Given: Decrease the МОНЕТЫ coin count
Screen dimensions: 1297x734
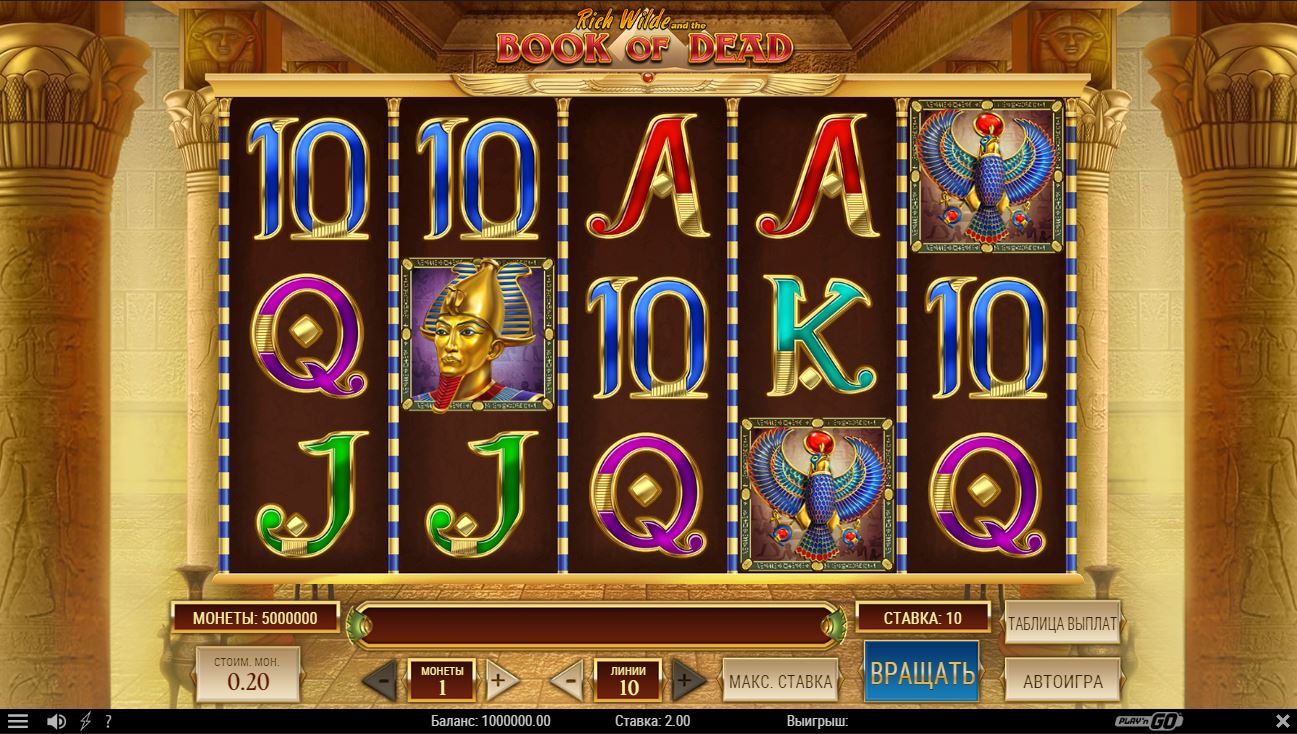Looking at the screenshot, I should click(x=380, y=682).
